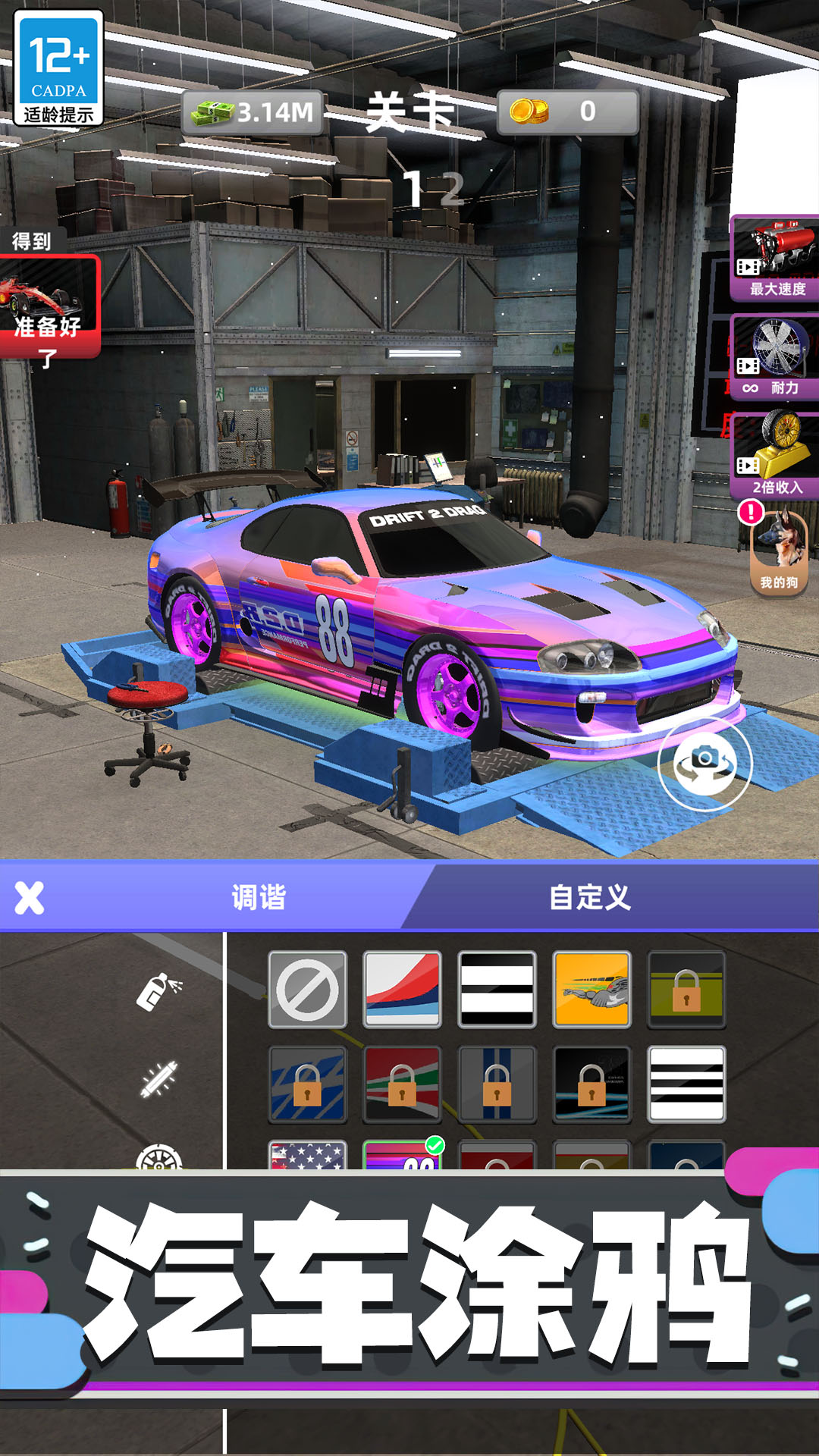Tap the 3.14M cash balance counter
This screenshot has height=1456, width=819.
(x=254, y=113)
